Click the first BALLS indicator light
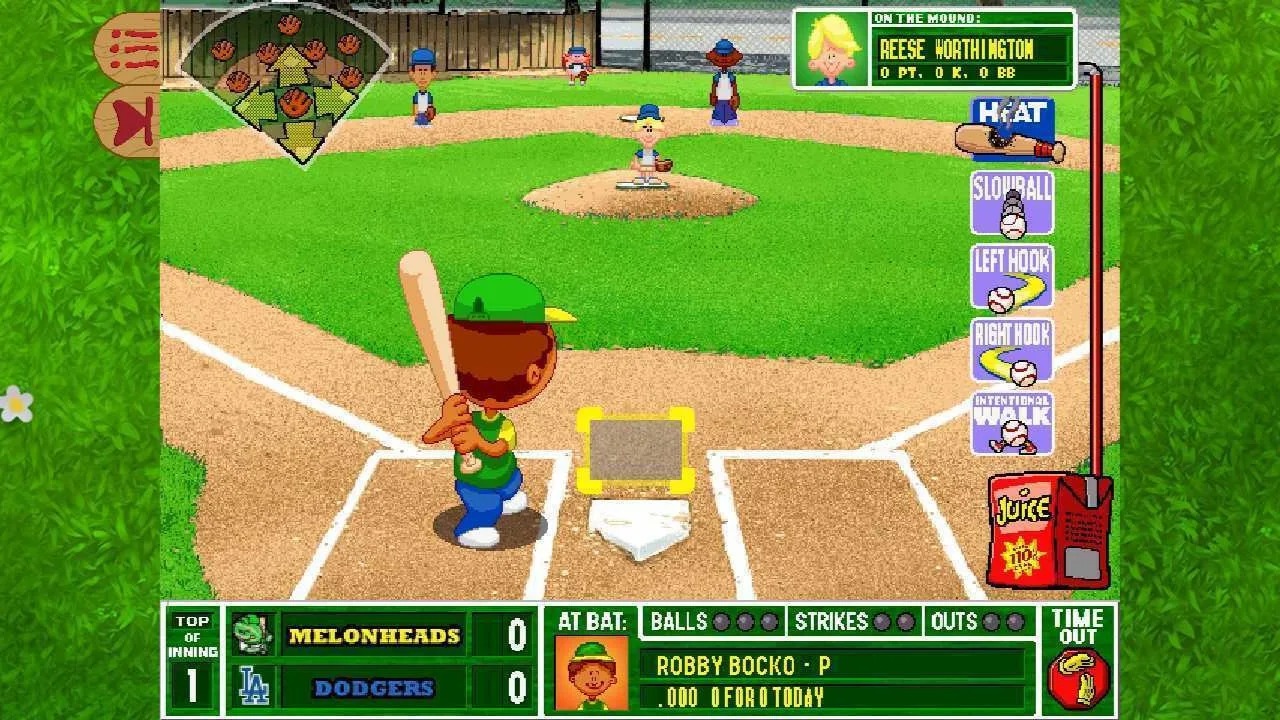The width and height of the screenshot is (1280, 720). [x=722, y=622]
